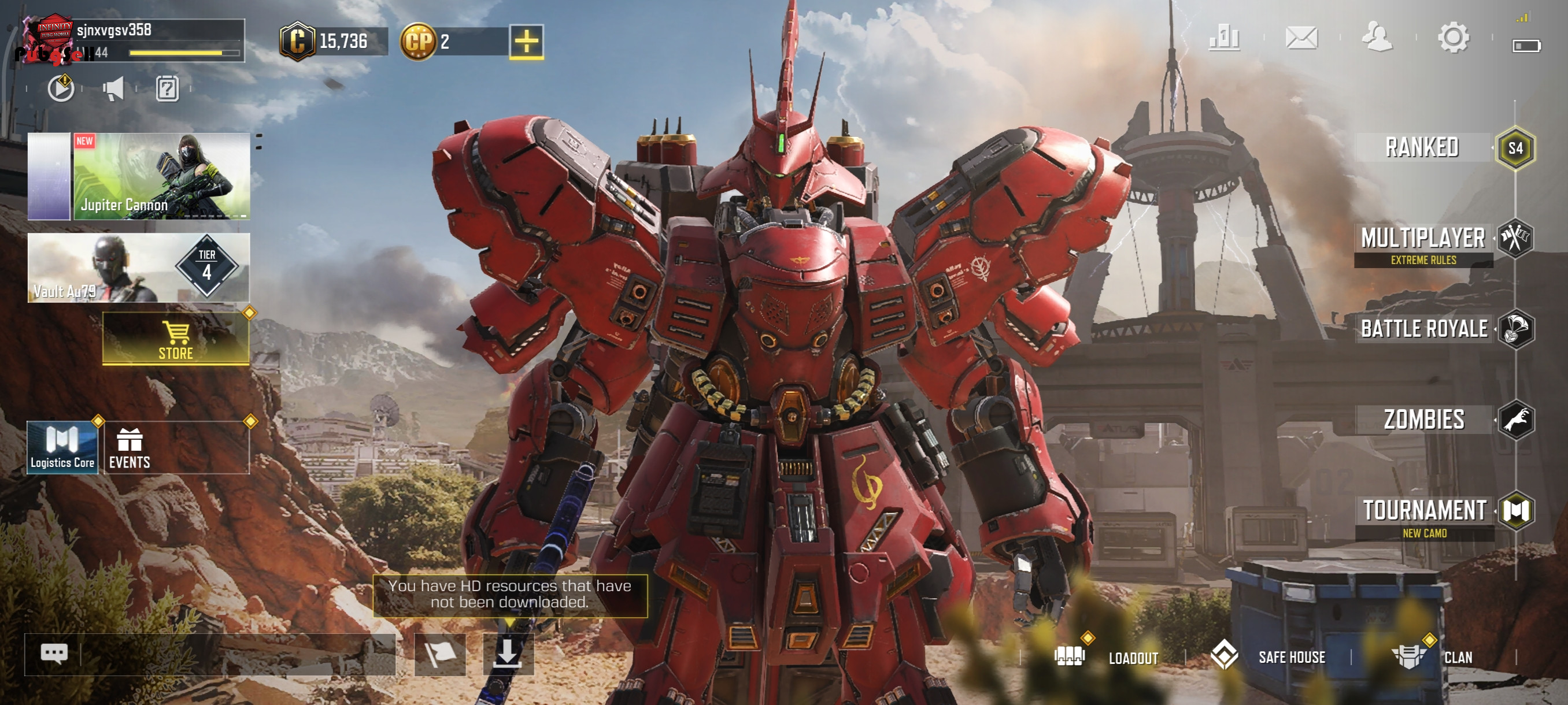Open Logistics Core
The width and height of the screenshot is (1568, 705).
coord(62,447)
